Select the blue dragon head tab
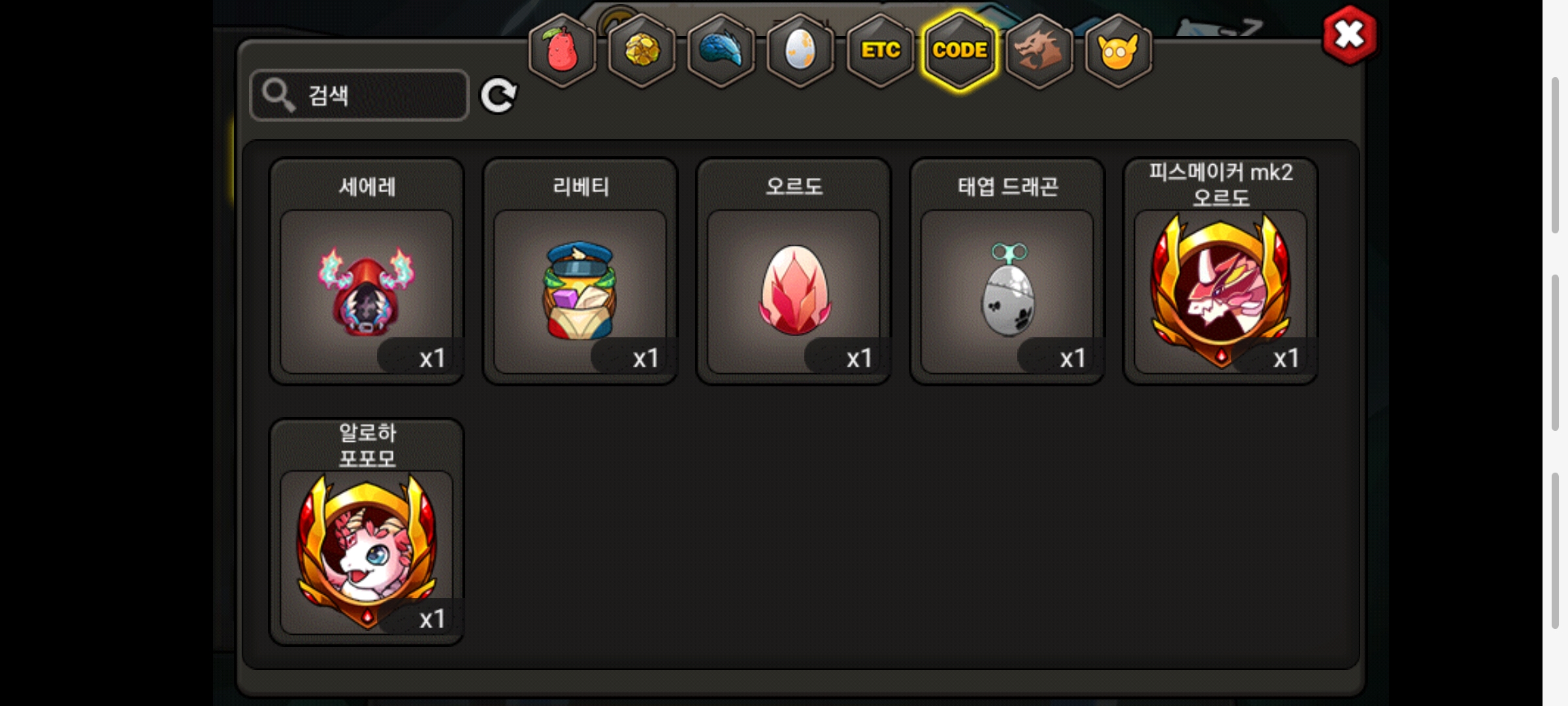This screenshot has width=1568, height=706. pos(721,51)
